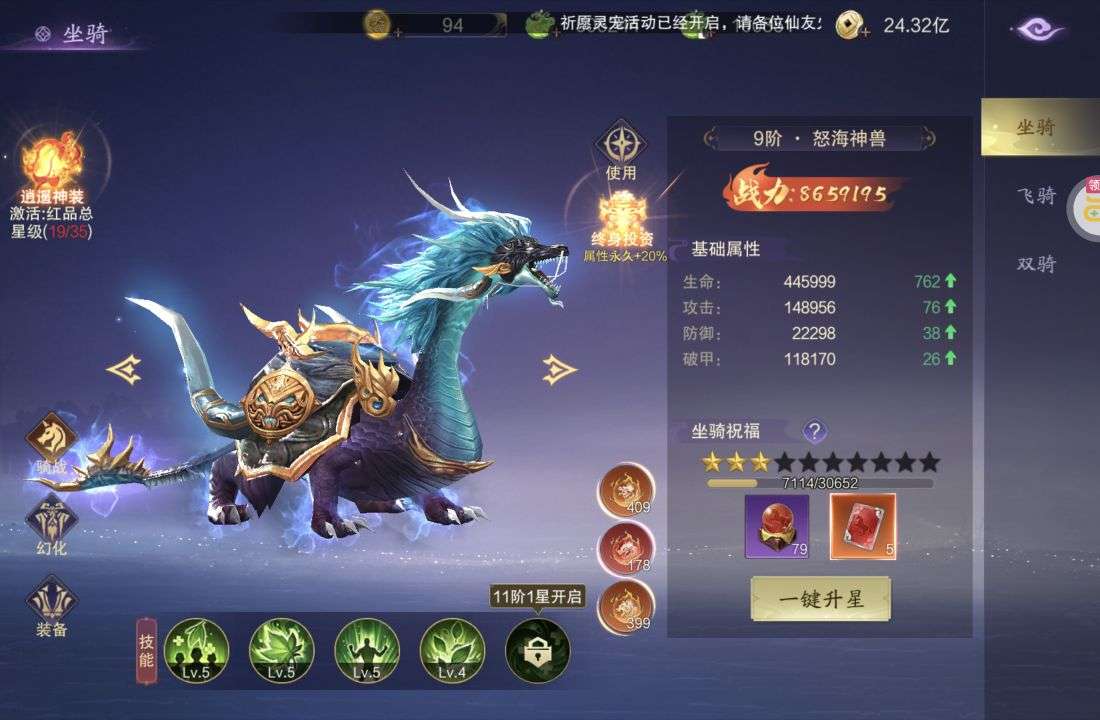Click the 坐骑祝福 question mark help

point(816,432)
